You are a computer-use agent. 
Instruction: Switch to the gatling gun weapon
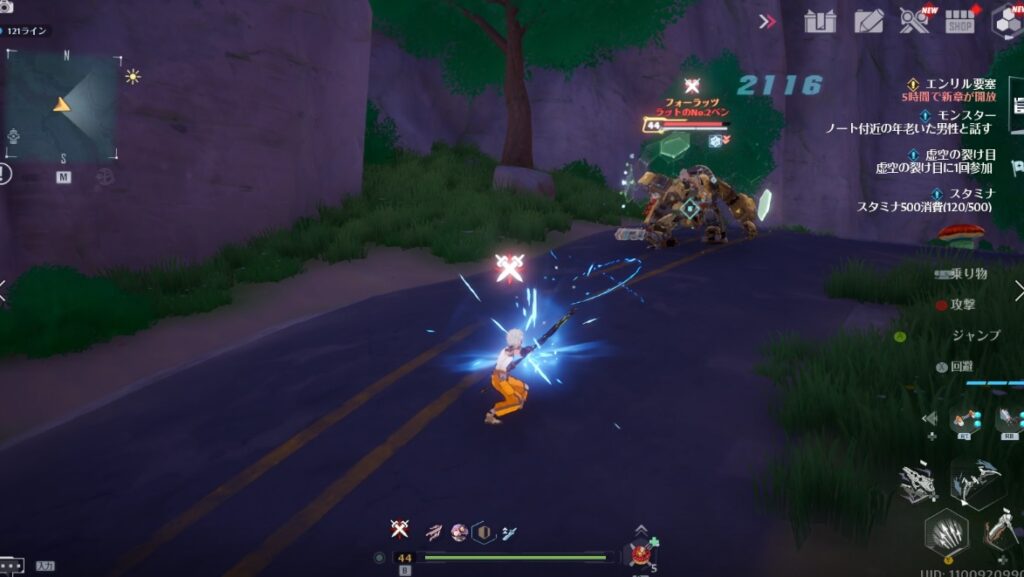[918, 484]
